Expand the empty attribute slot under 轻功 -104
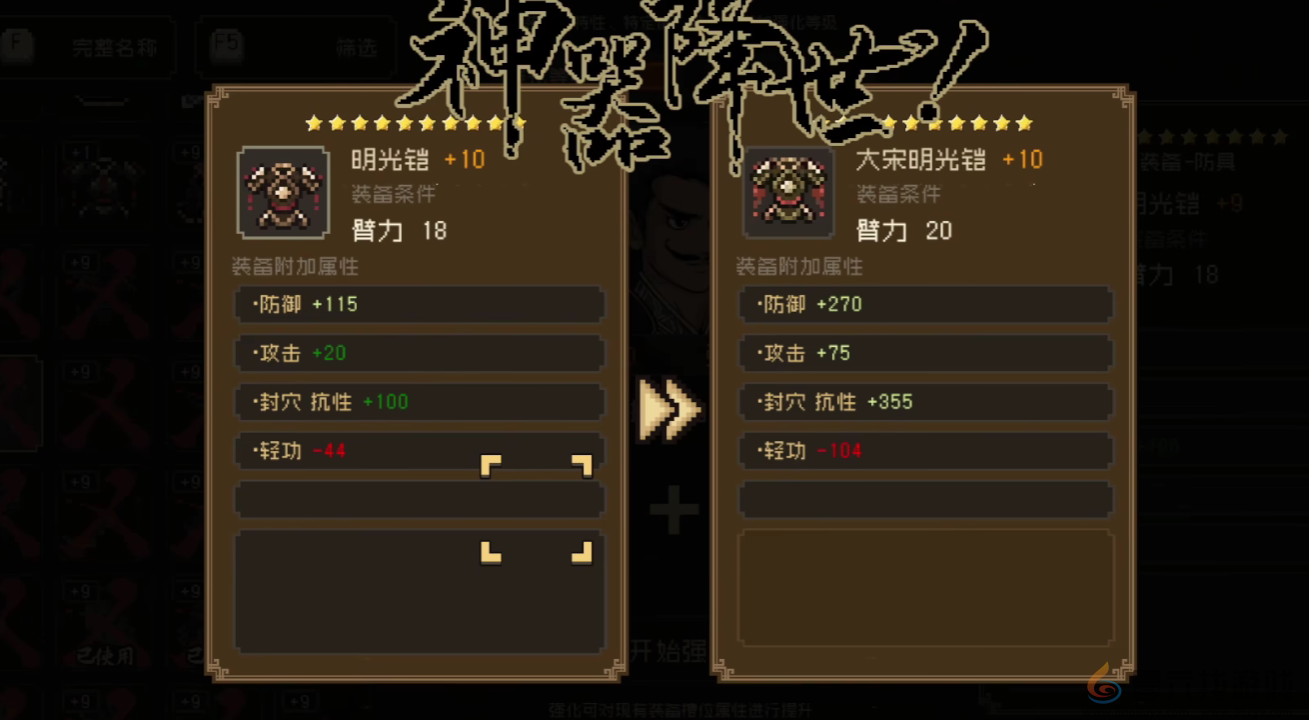Image resolution: width=1309 pixels, height=720 pixels. [x=925, y=499]
